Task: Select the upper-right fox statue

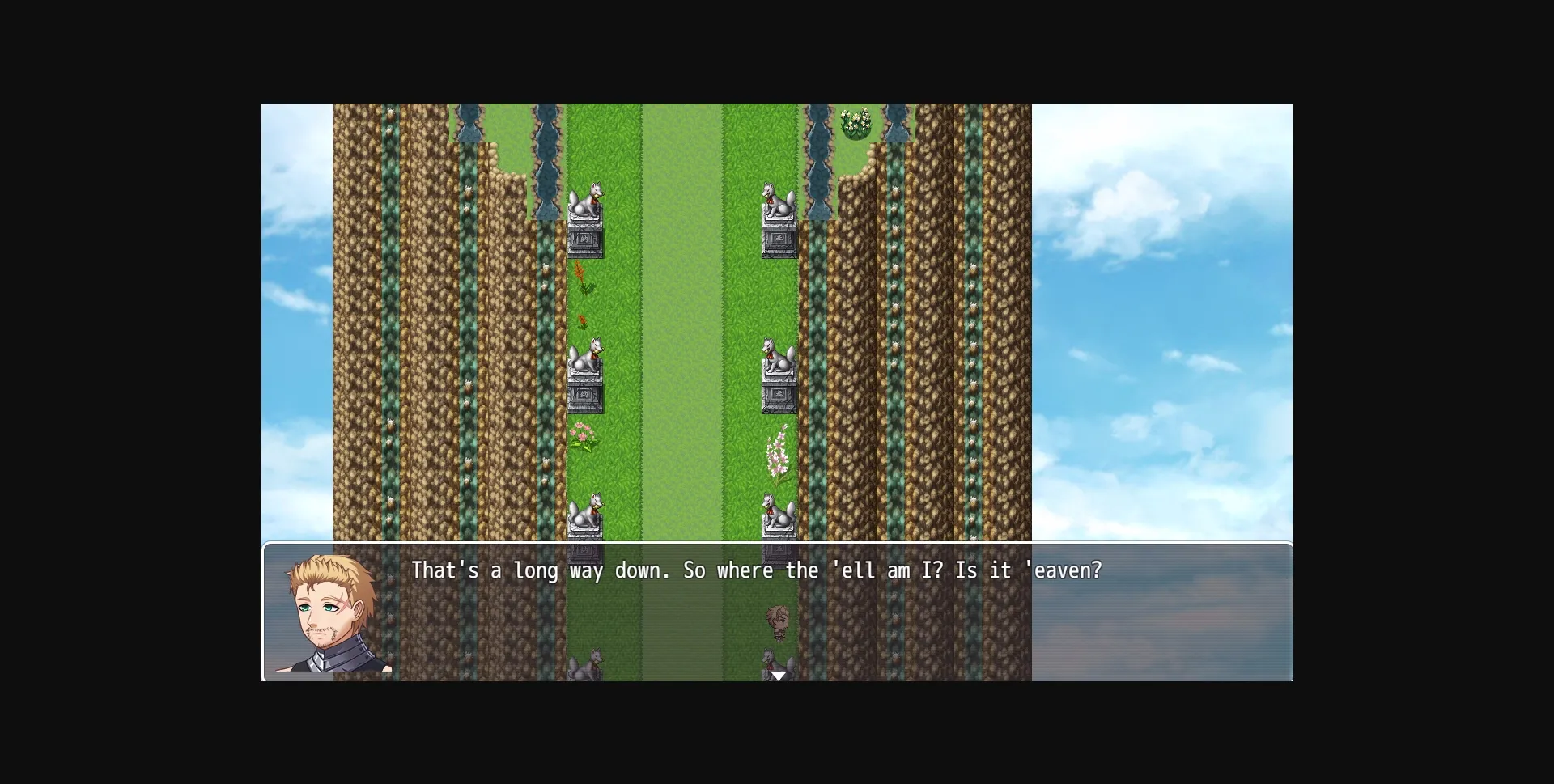Action: [778, 202]
